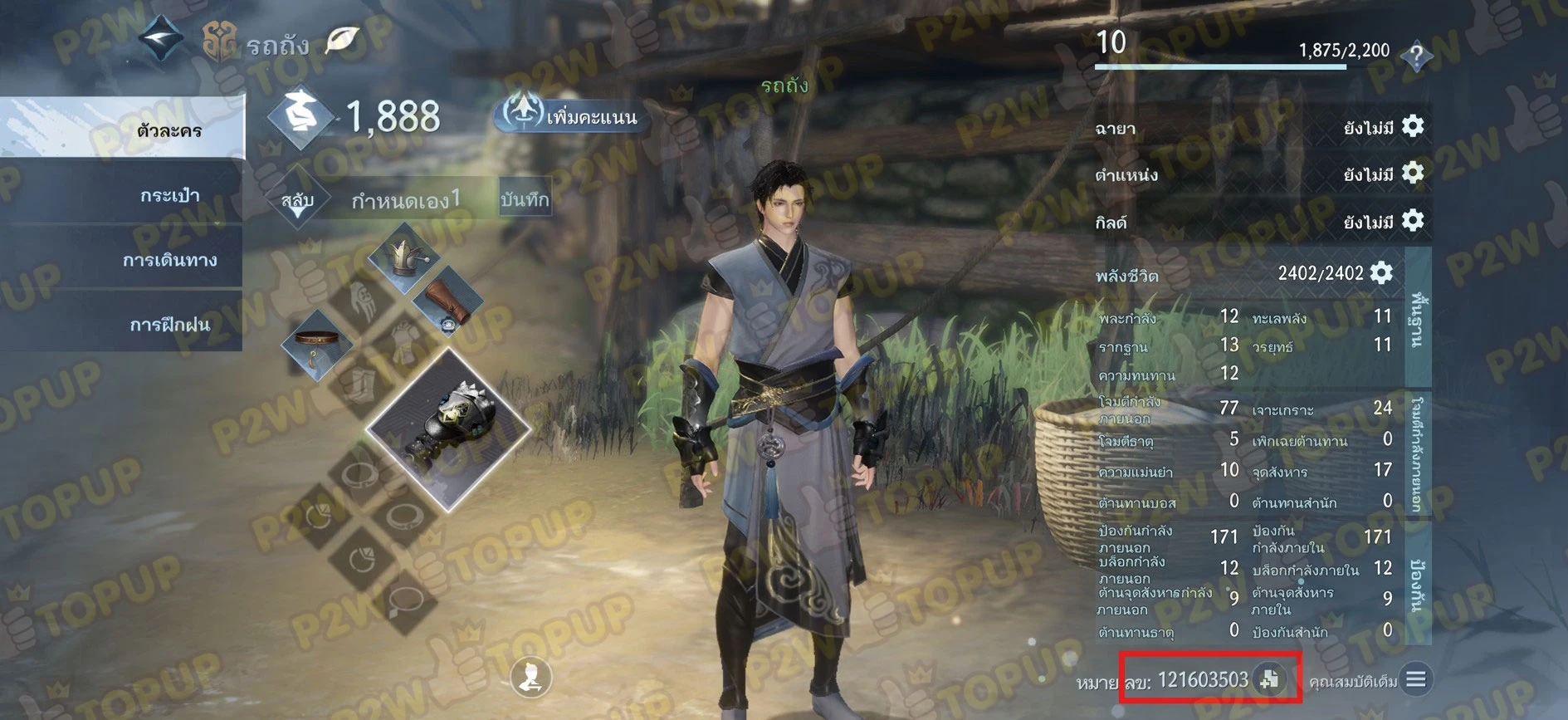Show level help with the question mark
Screen dimensions: 1568x720
click(1416, 56)
